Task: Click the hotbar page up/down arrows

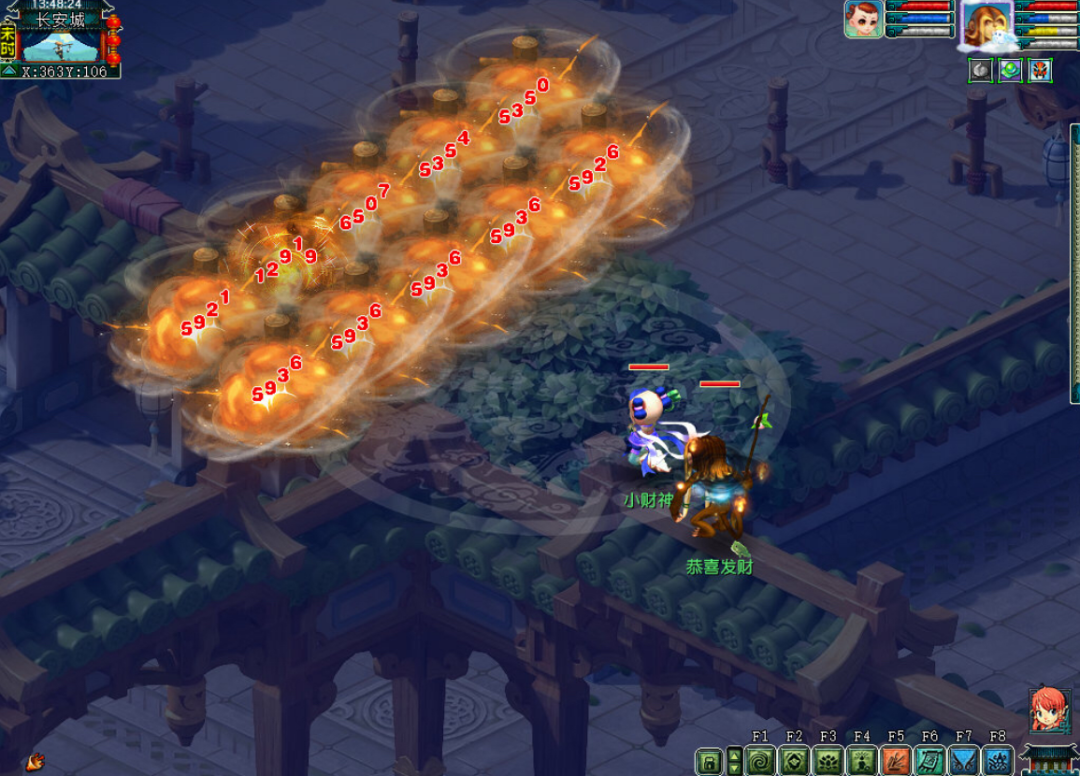Action: [734, 760]
